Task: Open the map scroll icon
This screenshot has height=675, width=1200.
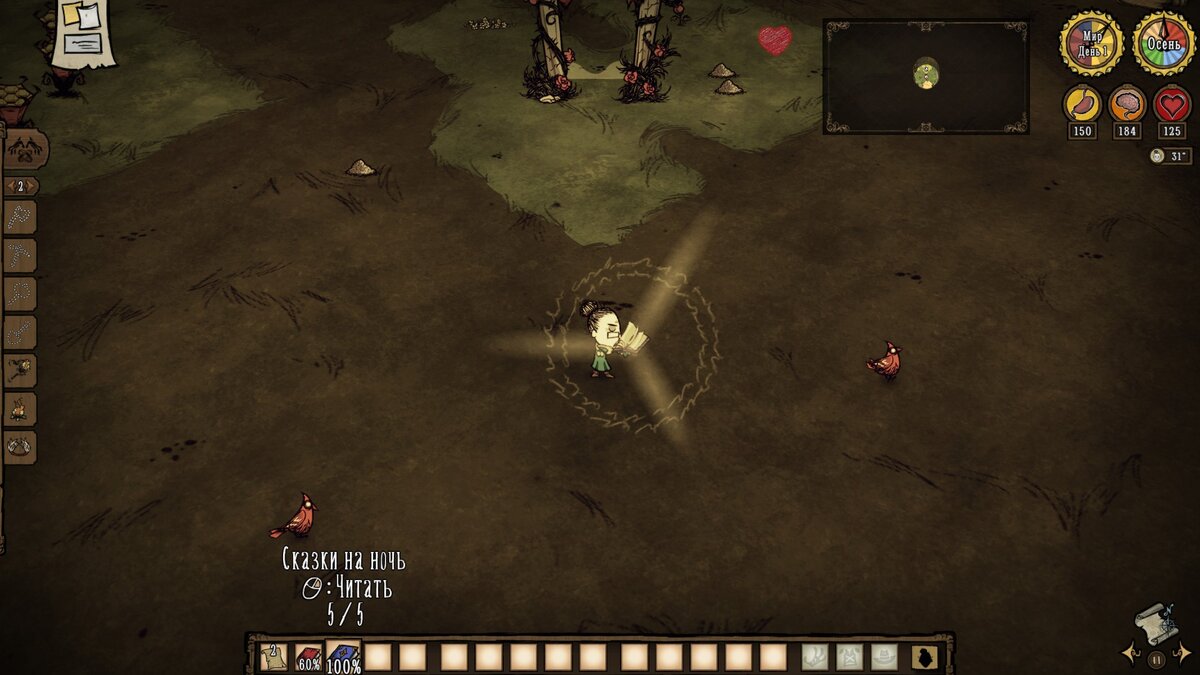Action: (x=1156, y=623)
